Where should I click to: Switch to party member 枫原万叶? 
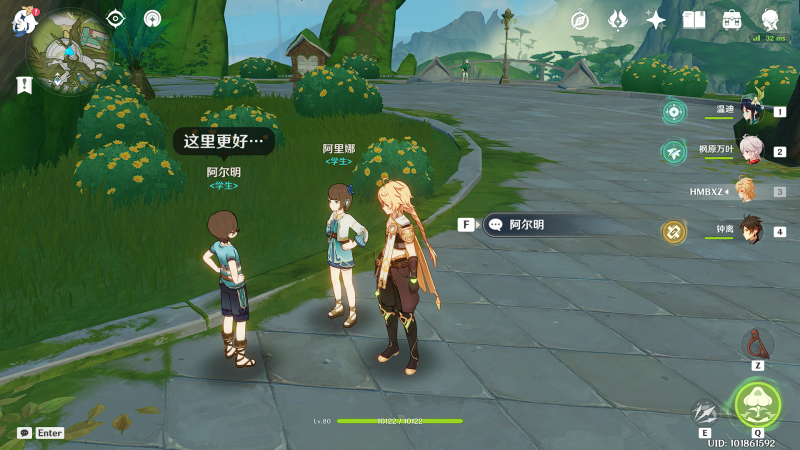pyautogui.click(x=749, y=151)
